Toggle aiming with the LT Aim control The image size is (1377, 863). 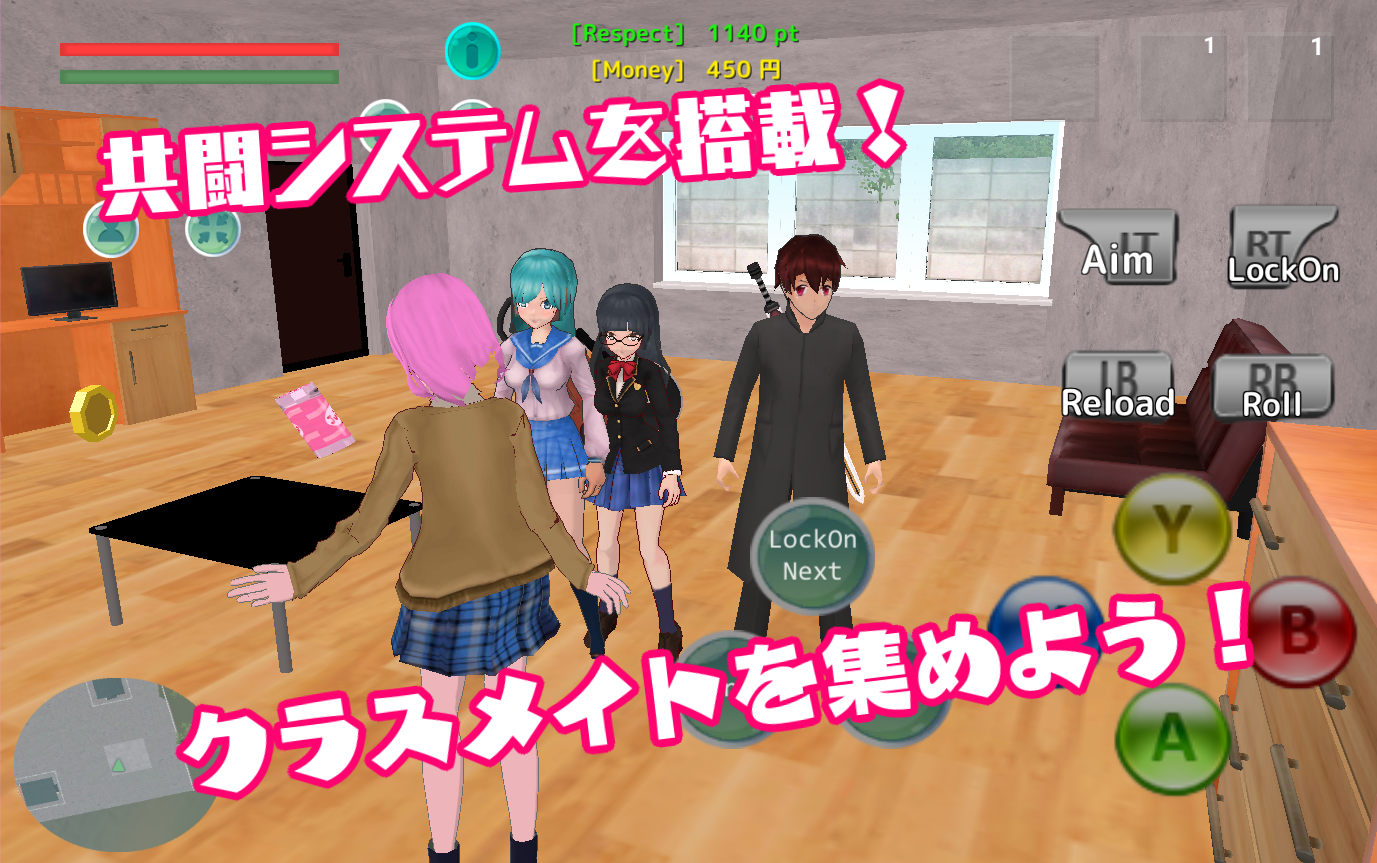[x=1117, y=245]
